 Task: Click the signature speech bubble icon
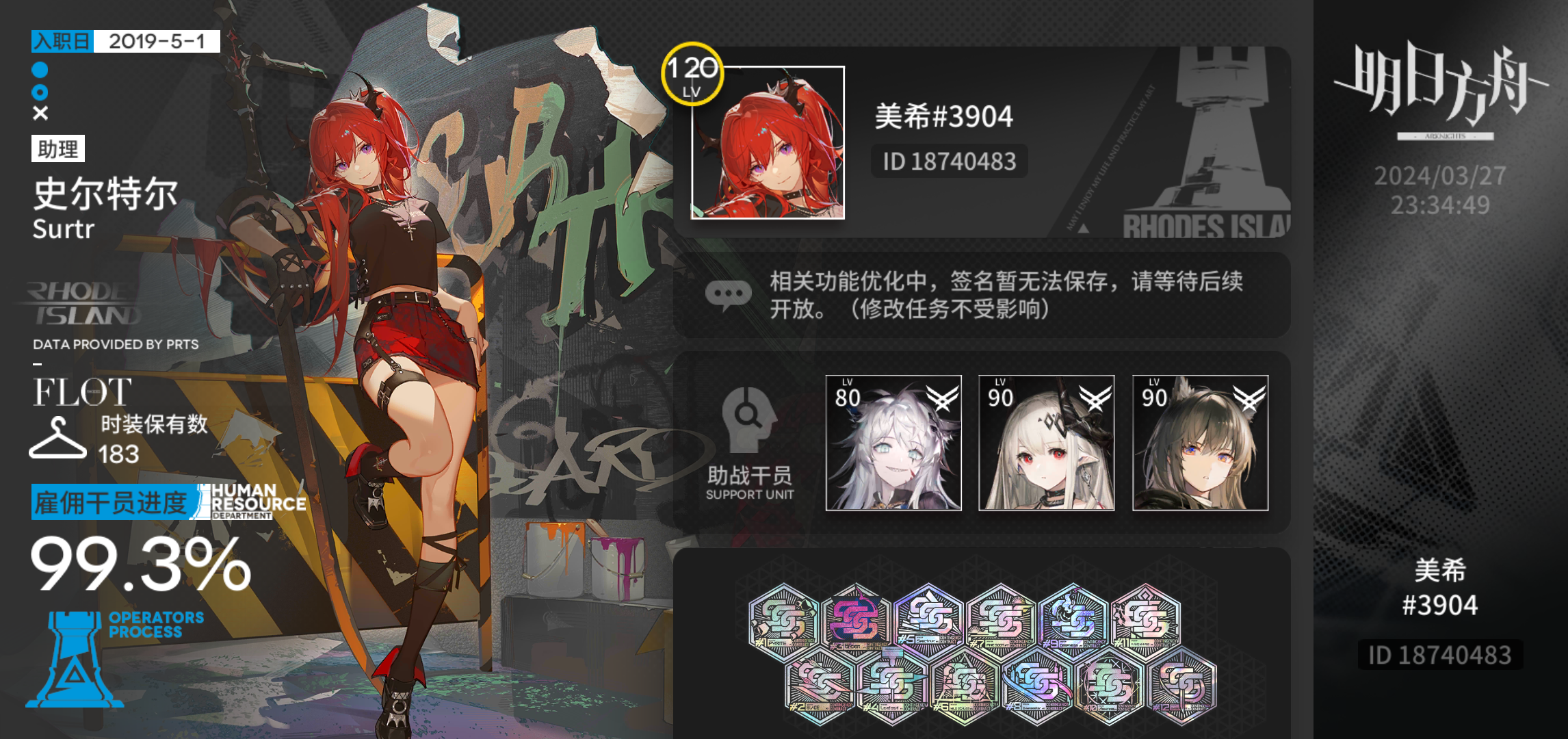(x=729, y=293)
